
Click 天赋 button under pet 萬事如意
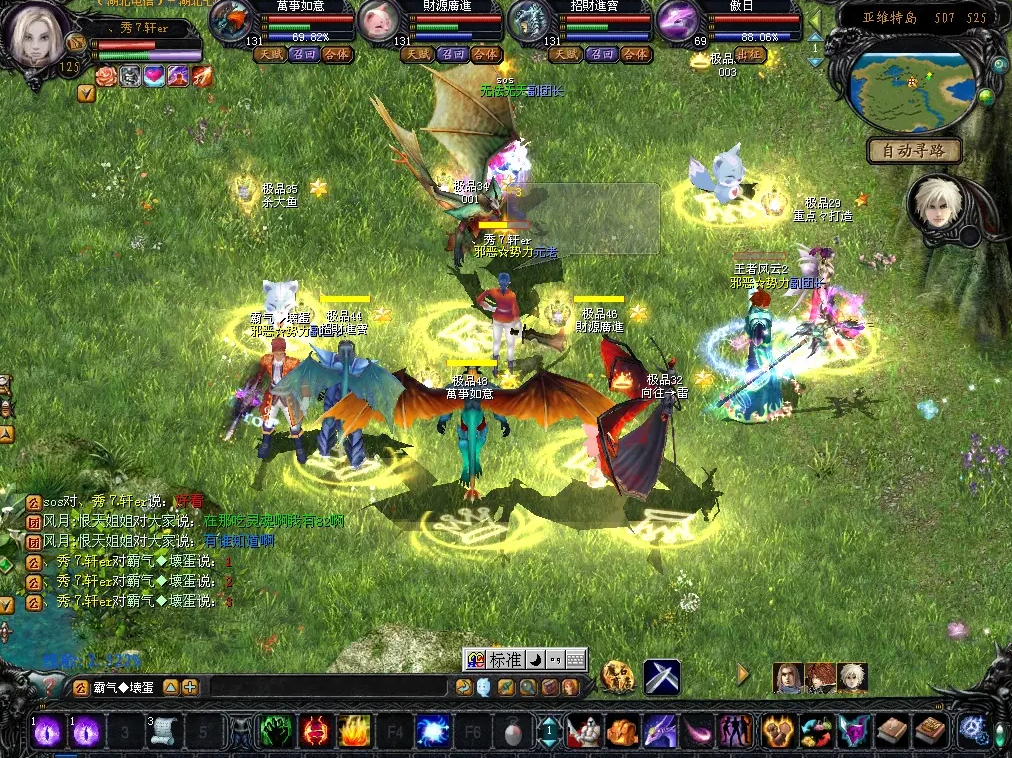pyautogui.click(x=270, y=54)
